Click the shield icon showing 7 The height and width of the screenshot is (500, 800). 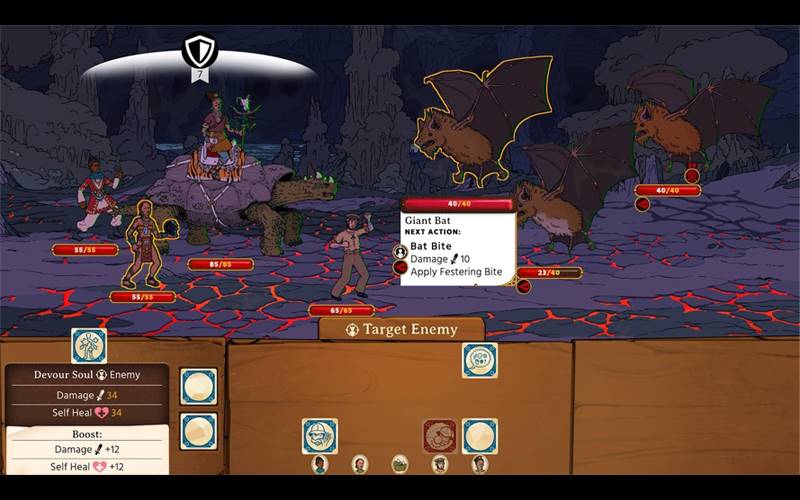pyautogui.click(x=200, y=50)
